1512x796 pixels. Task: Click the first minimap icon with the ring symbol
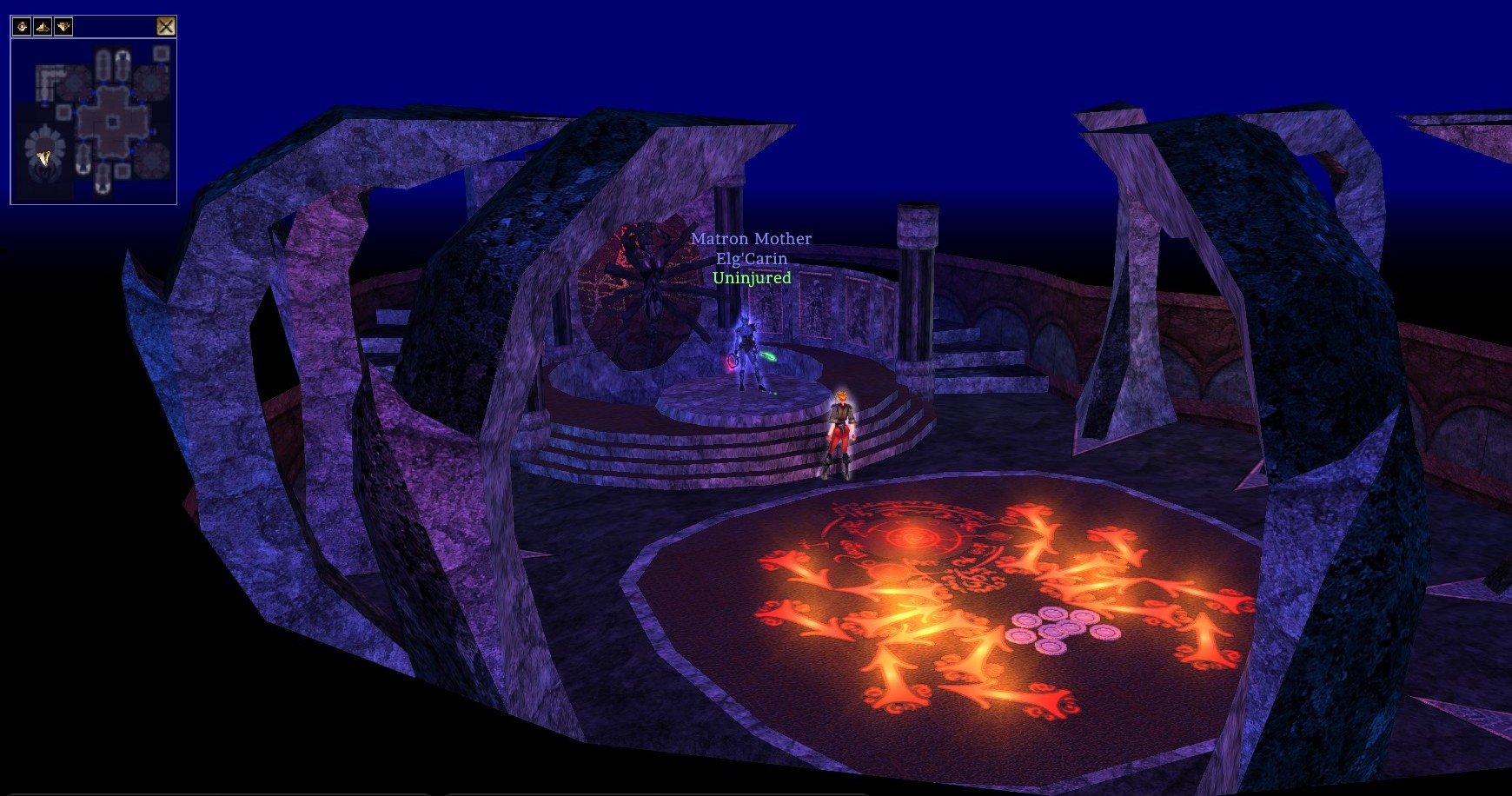[x=23, y=27]
